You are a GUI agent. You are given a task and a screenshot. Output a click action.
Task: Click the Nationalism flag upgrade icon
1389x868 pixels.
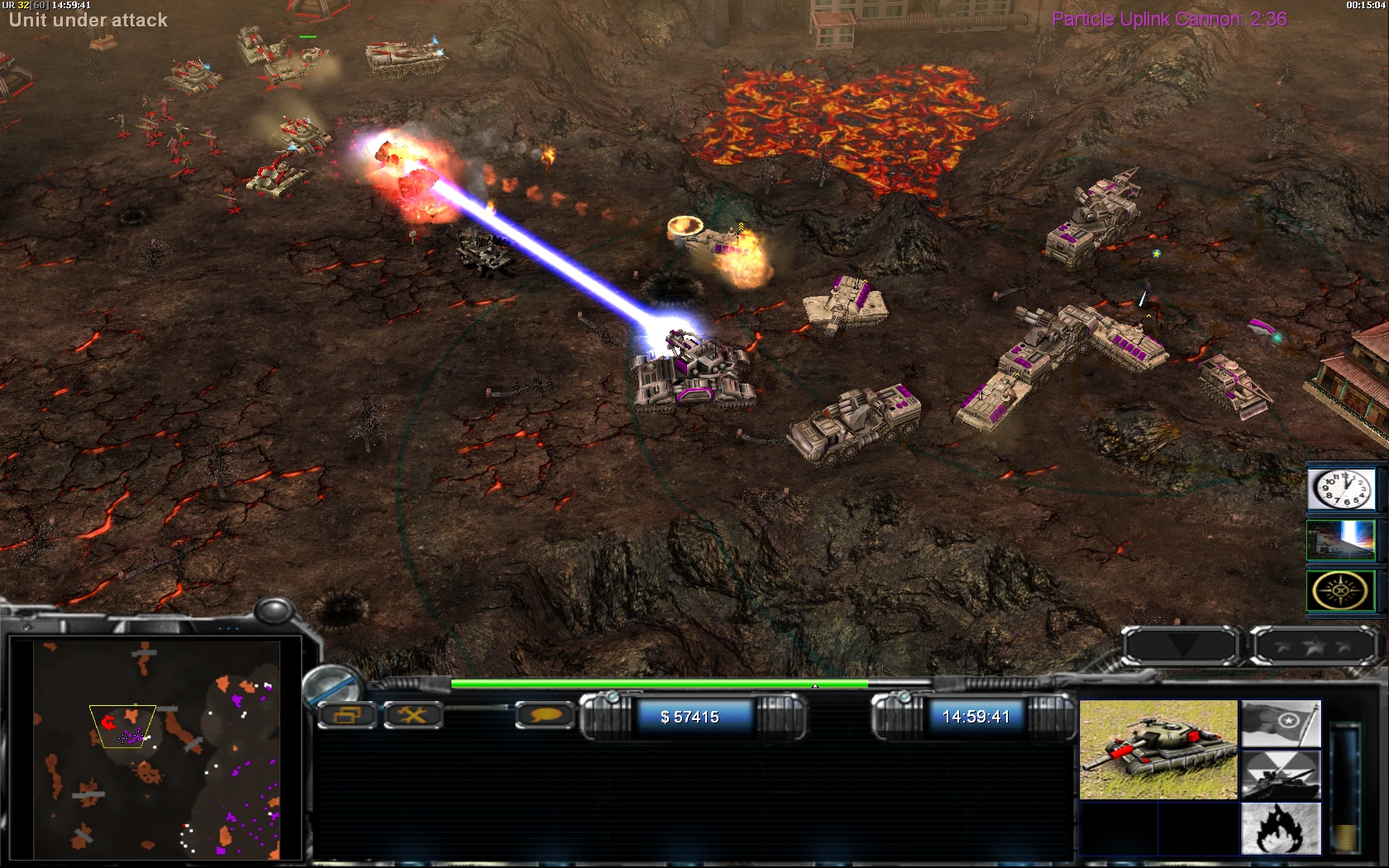point(1282,724)
